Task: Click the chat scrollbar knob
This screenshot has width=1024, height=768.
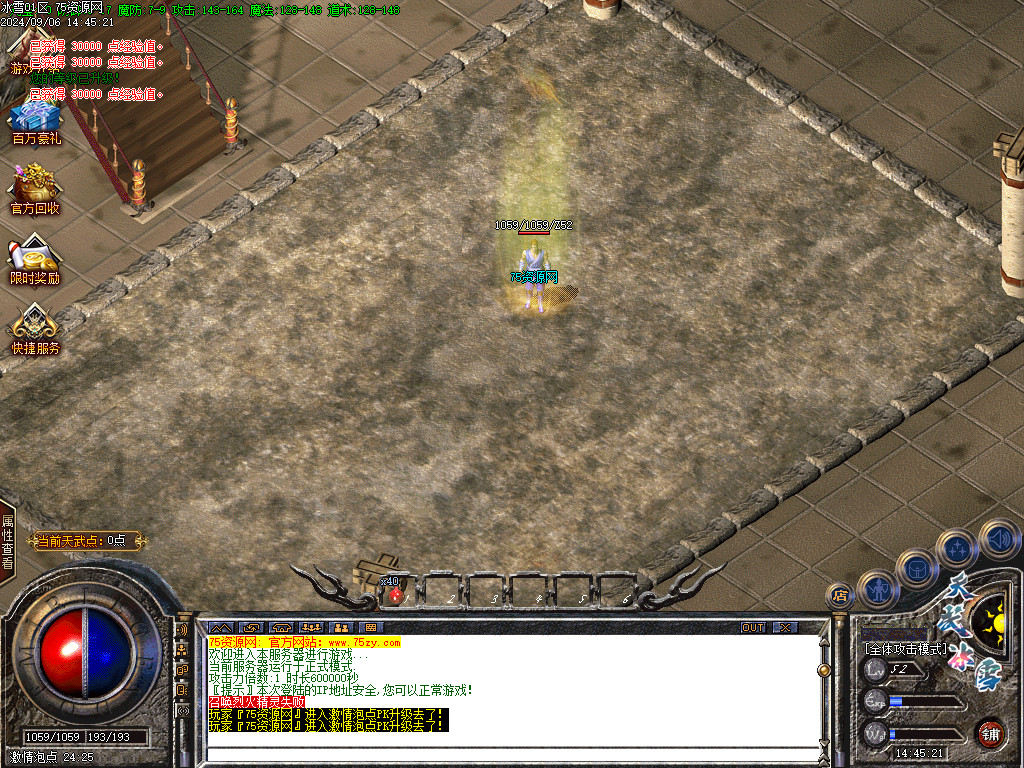Action: (824, 670)
